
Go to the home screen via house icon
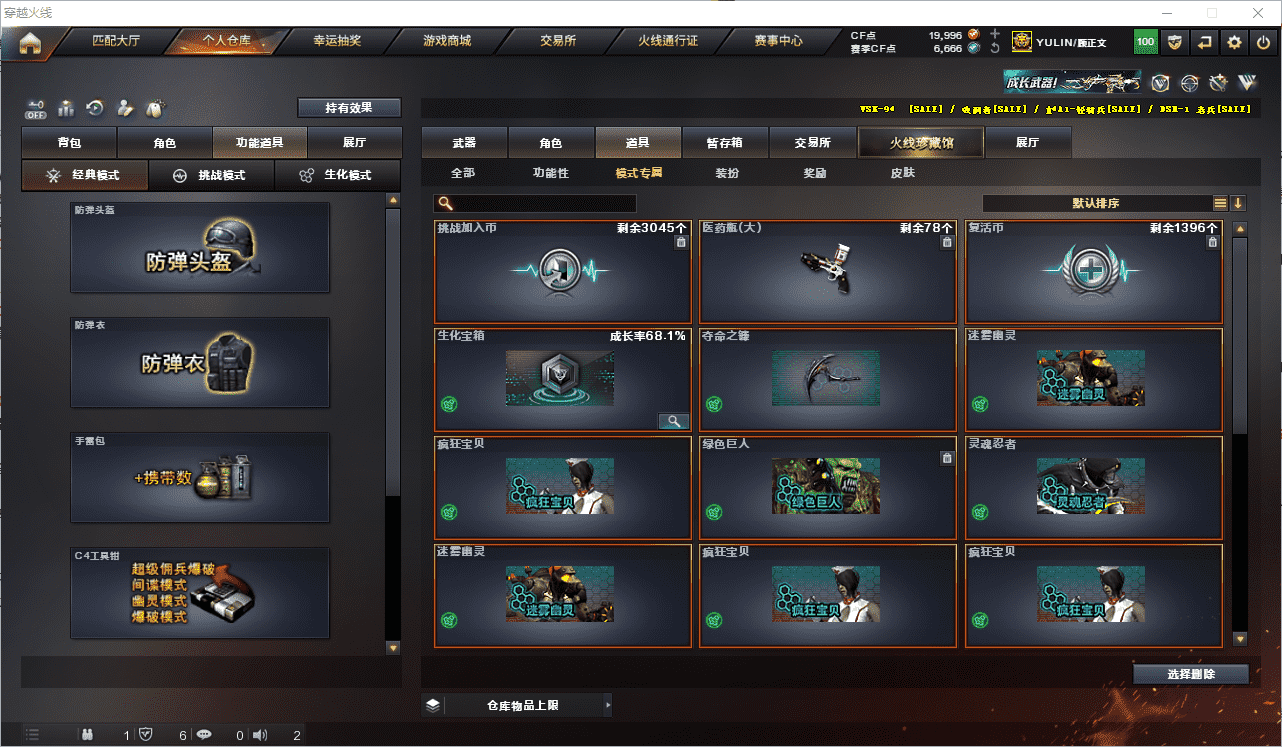click(30, 43)
